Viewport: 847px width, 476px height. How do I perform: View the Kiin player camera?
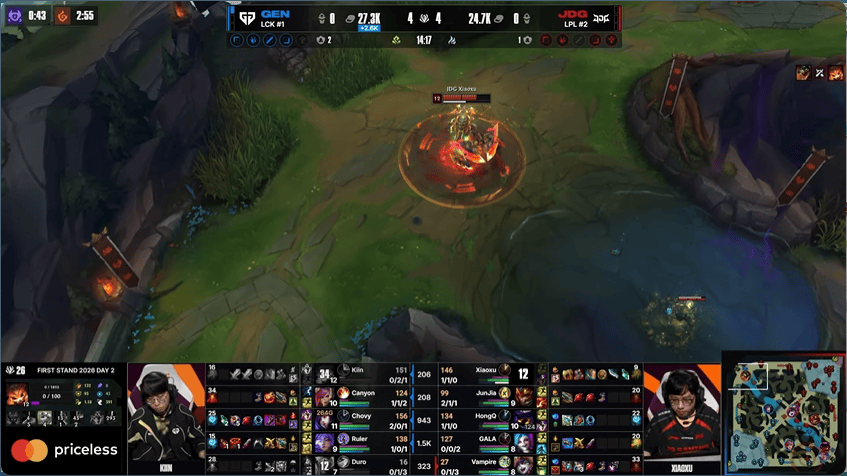(x=165, y=412)
